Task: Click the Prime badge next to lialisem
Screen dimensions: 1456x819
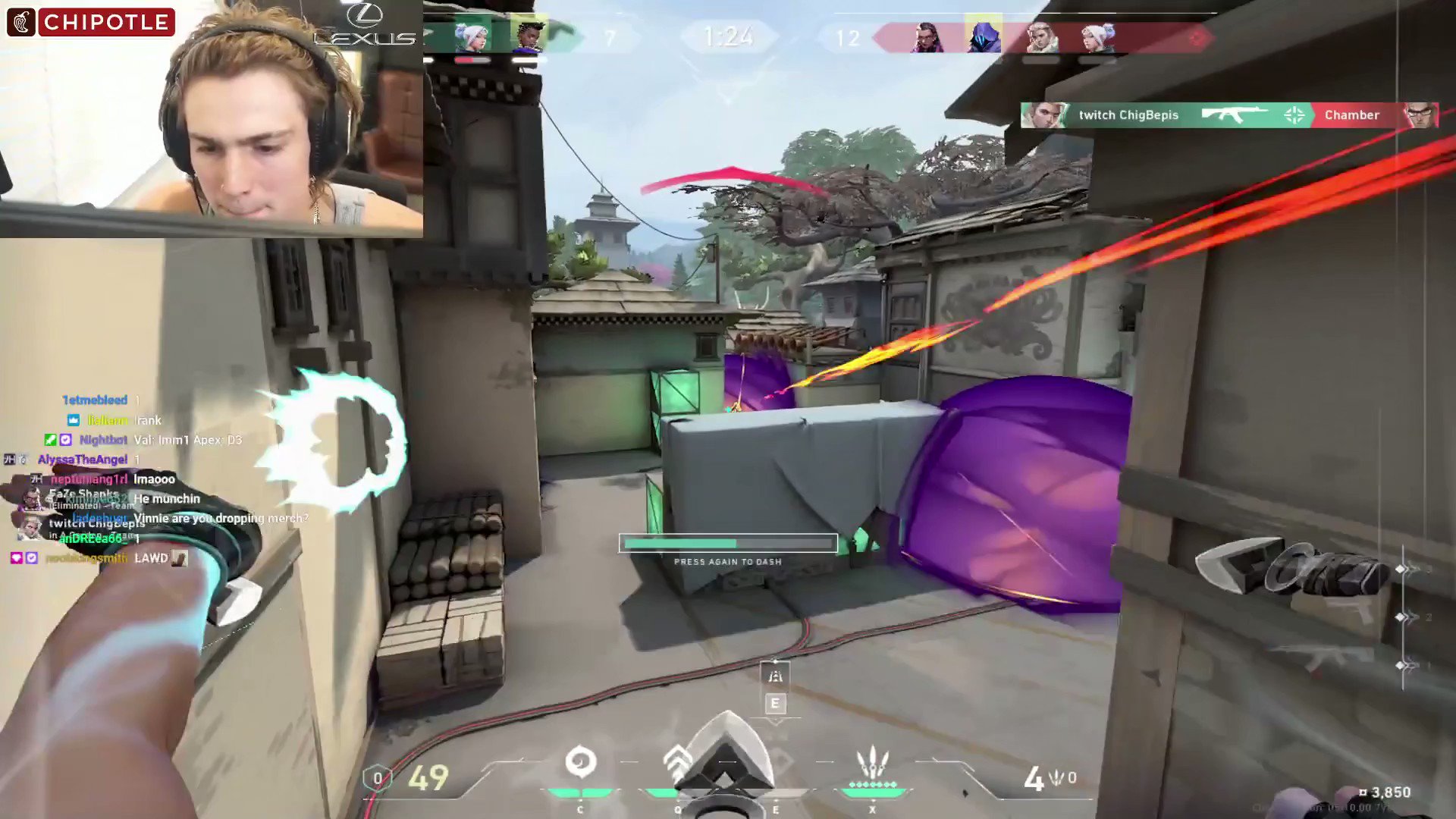Action: (73, 420)
